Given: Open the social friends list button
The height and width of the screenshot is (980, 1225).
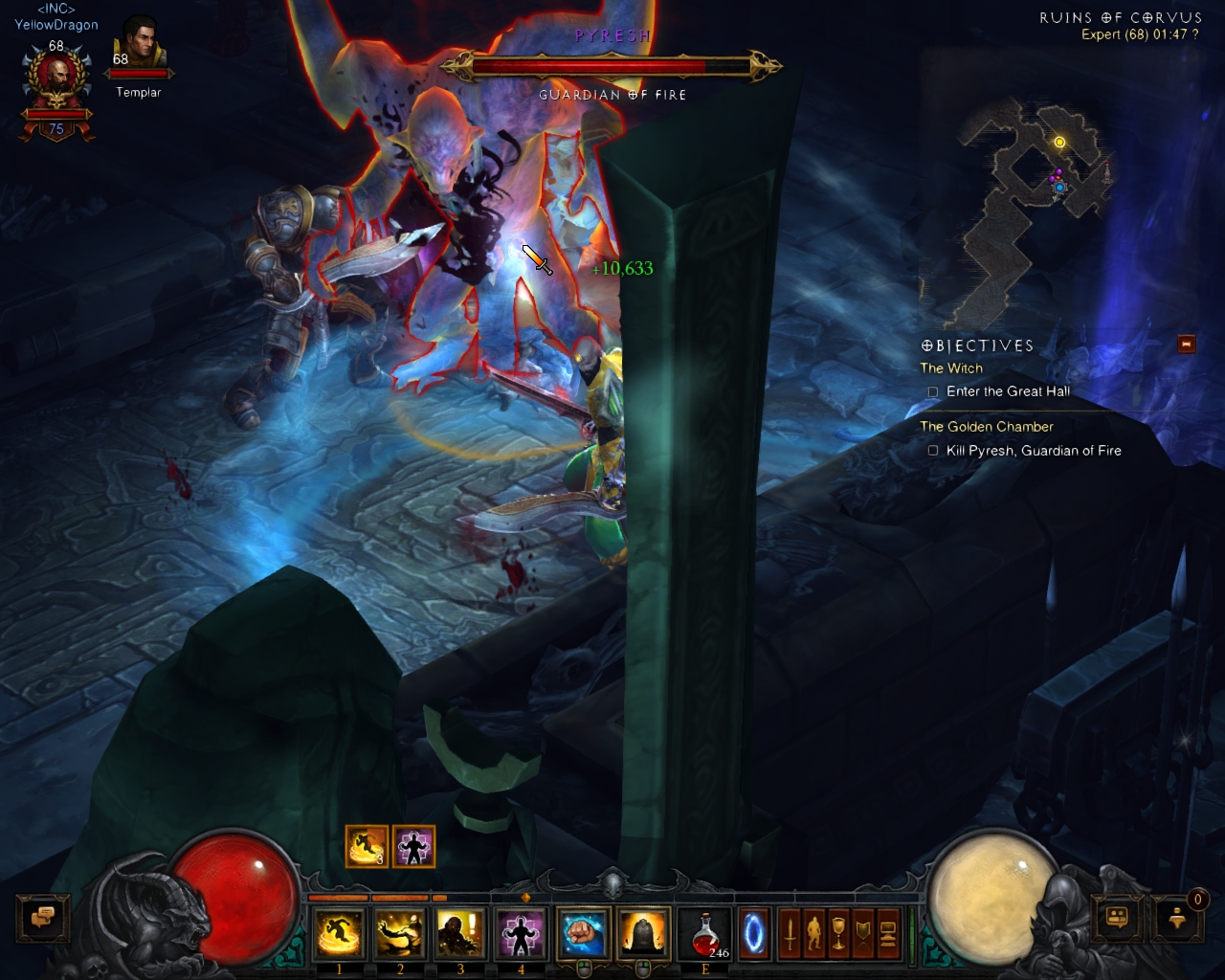Looking at the screenshot, I should tap(1118, 918).
